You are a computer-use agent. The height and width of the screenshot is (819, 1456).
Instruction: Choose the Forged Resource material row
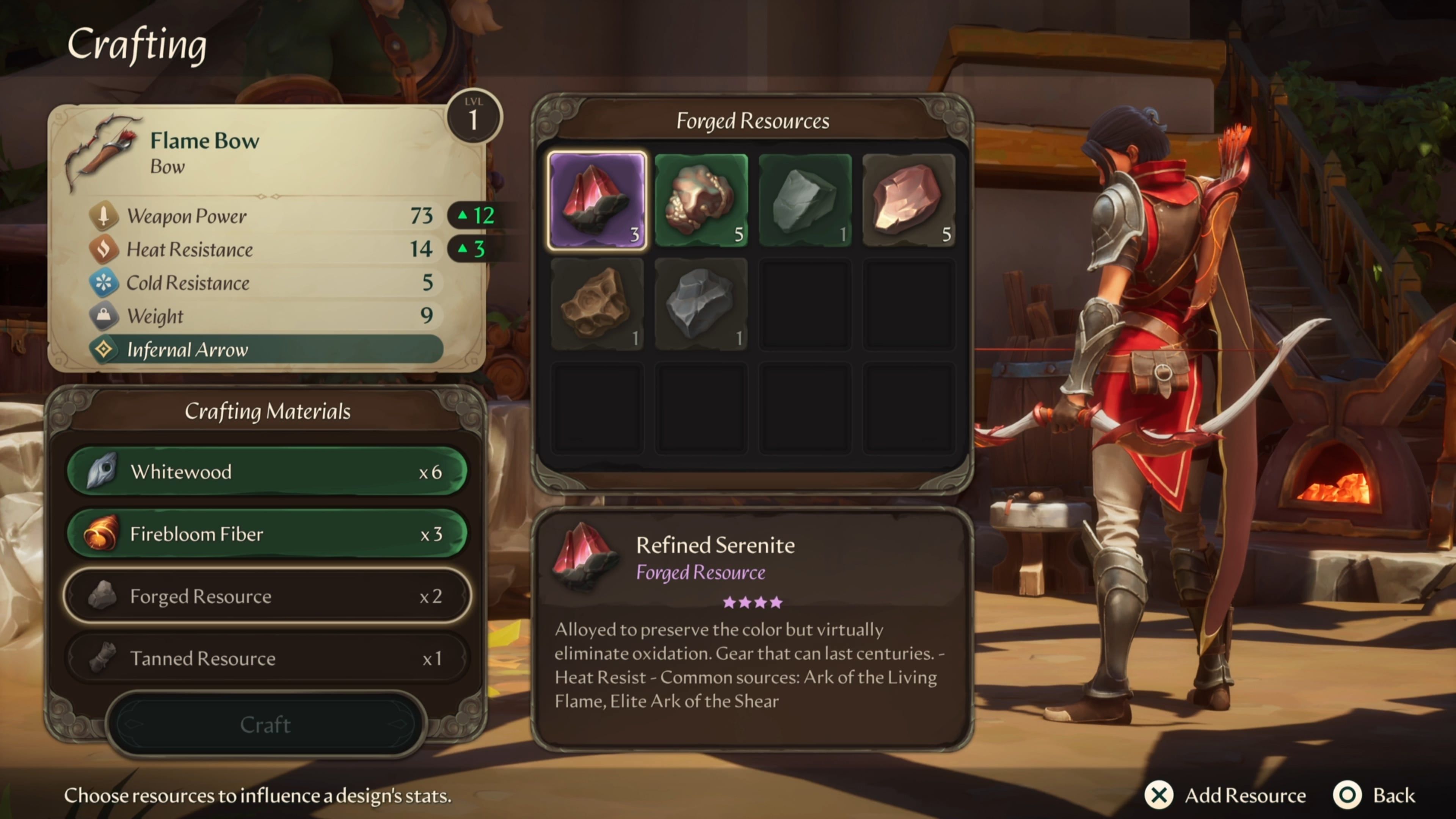click(x=266, y=596)
